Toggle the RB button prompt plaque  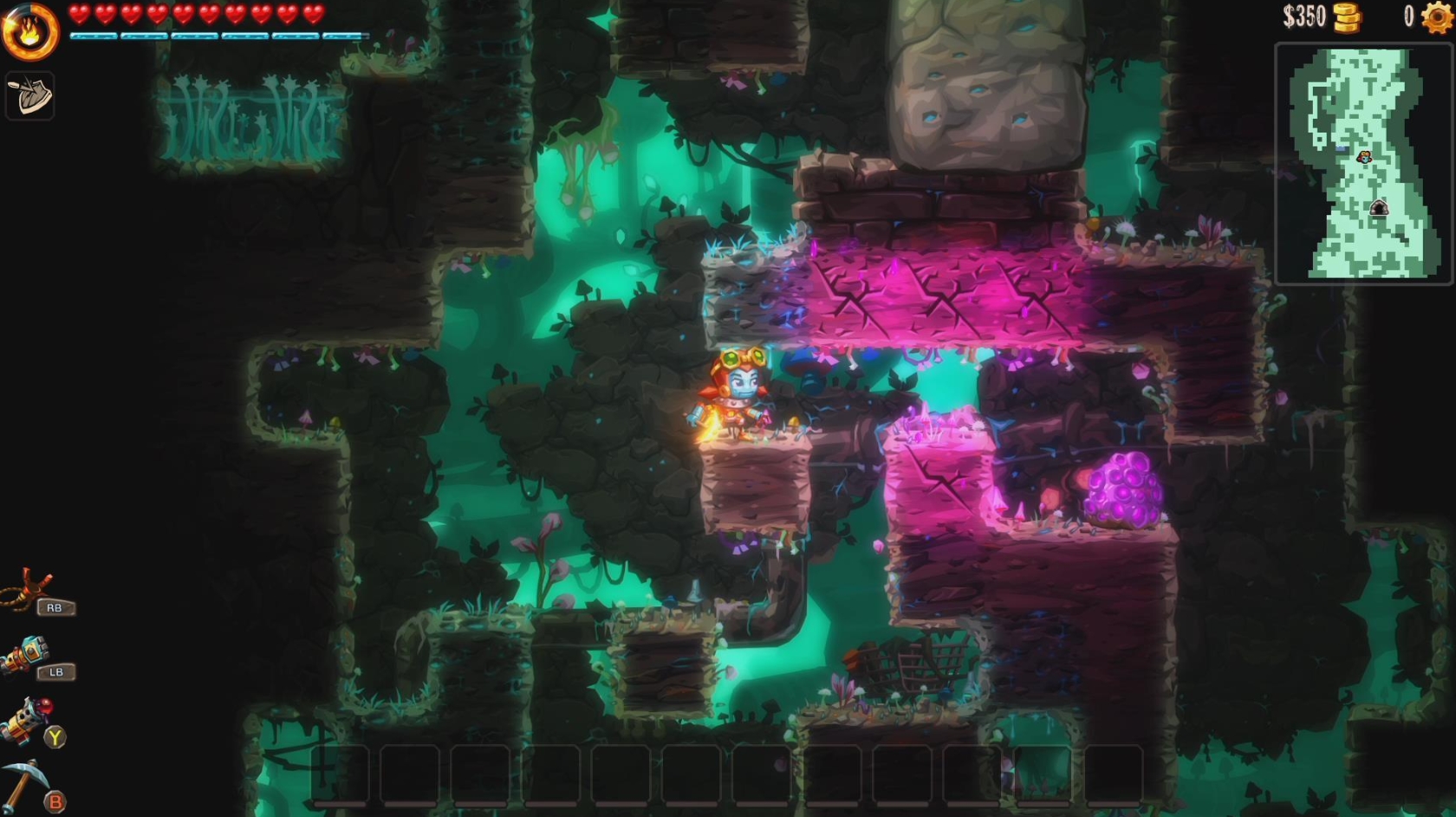pos(56,607)
